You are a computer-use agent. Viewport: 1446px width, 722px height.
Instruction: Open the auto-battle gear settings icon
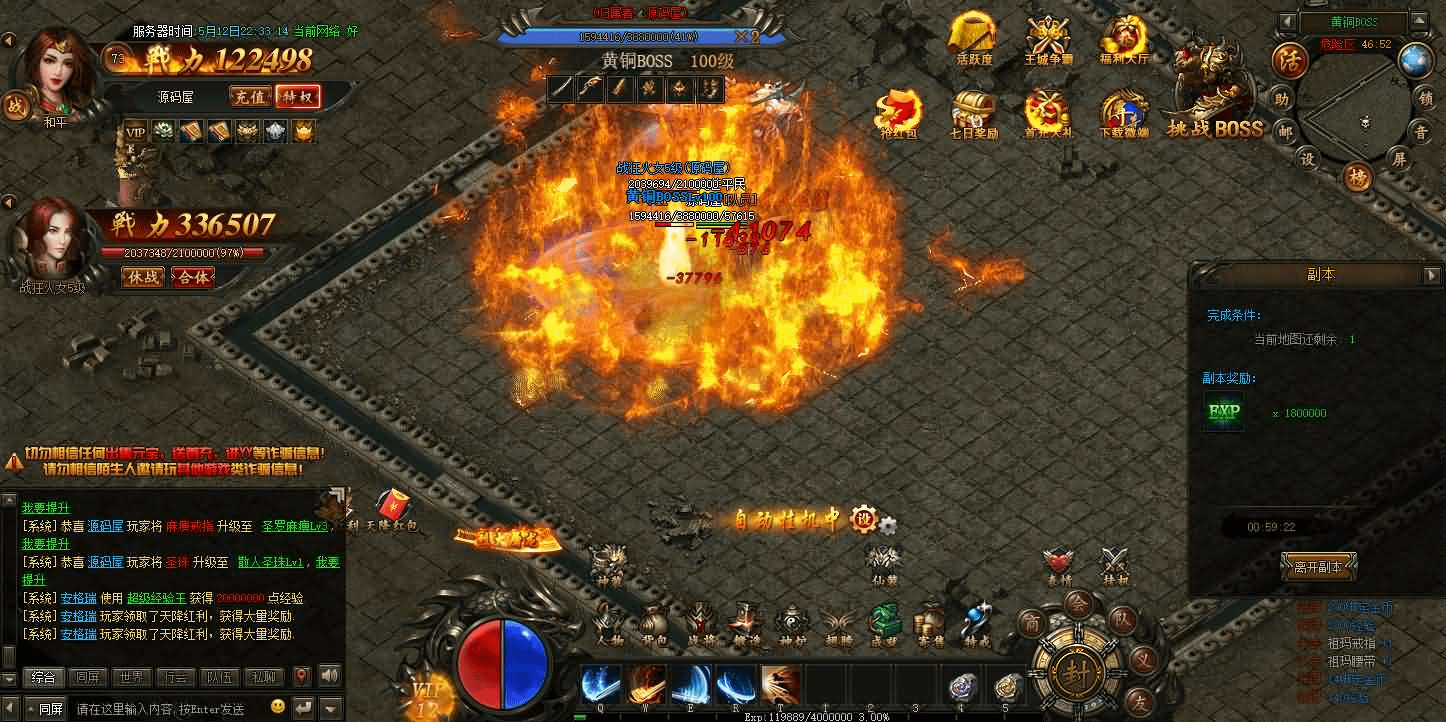tap(887, 523)
